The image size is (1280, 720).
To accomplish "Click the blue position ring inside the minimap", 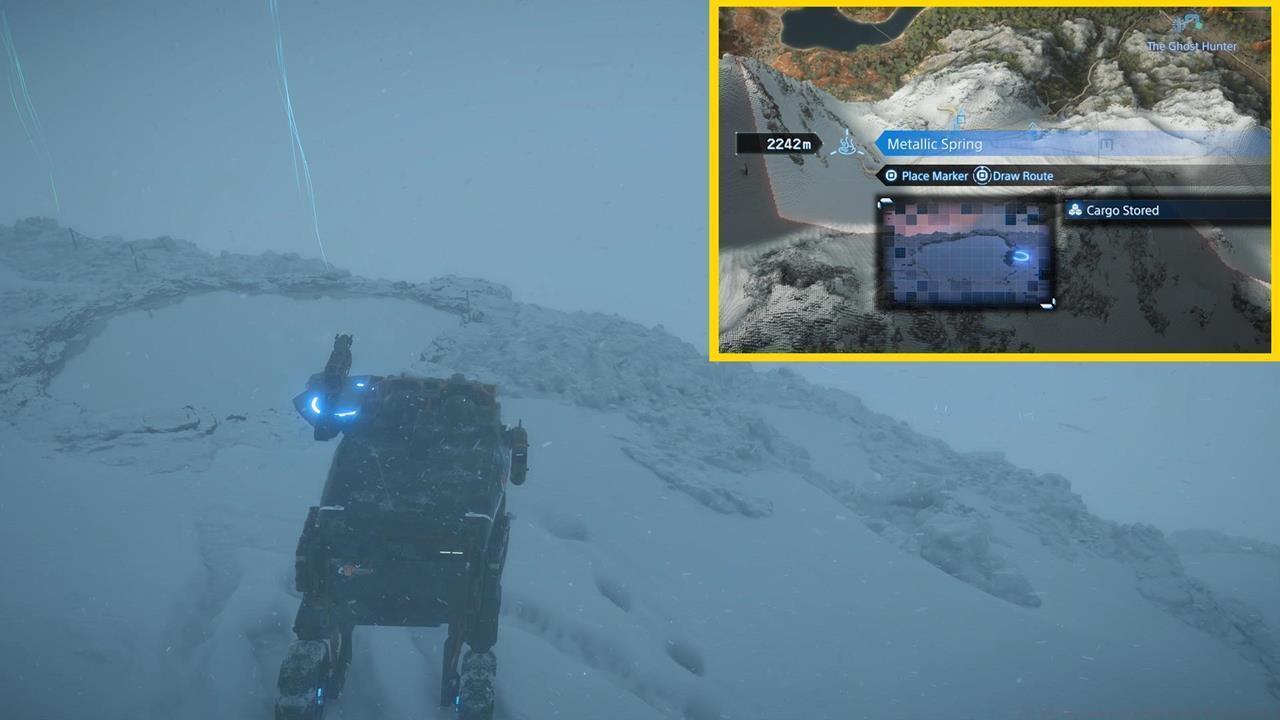I will pos(1021,255).
